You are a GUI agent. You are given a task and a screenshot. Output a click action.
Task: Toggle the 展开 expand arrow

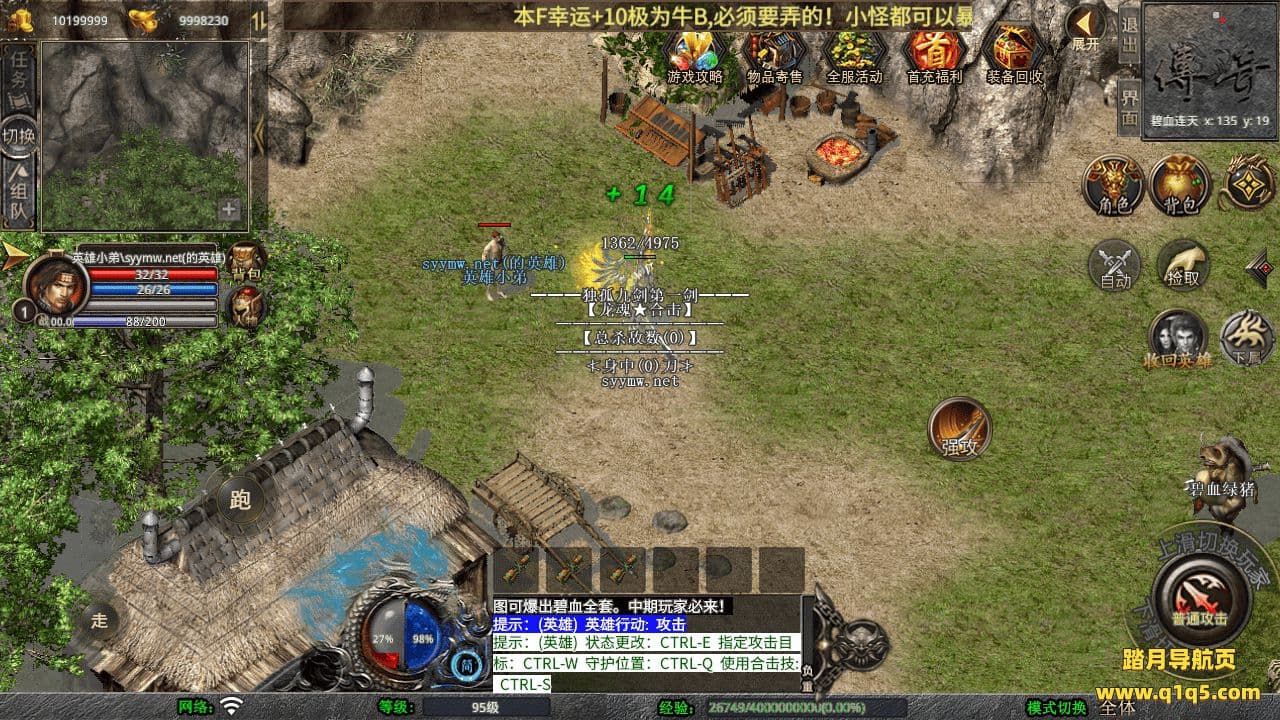tap(1085, 27)
